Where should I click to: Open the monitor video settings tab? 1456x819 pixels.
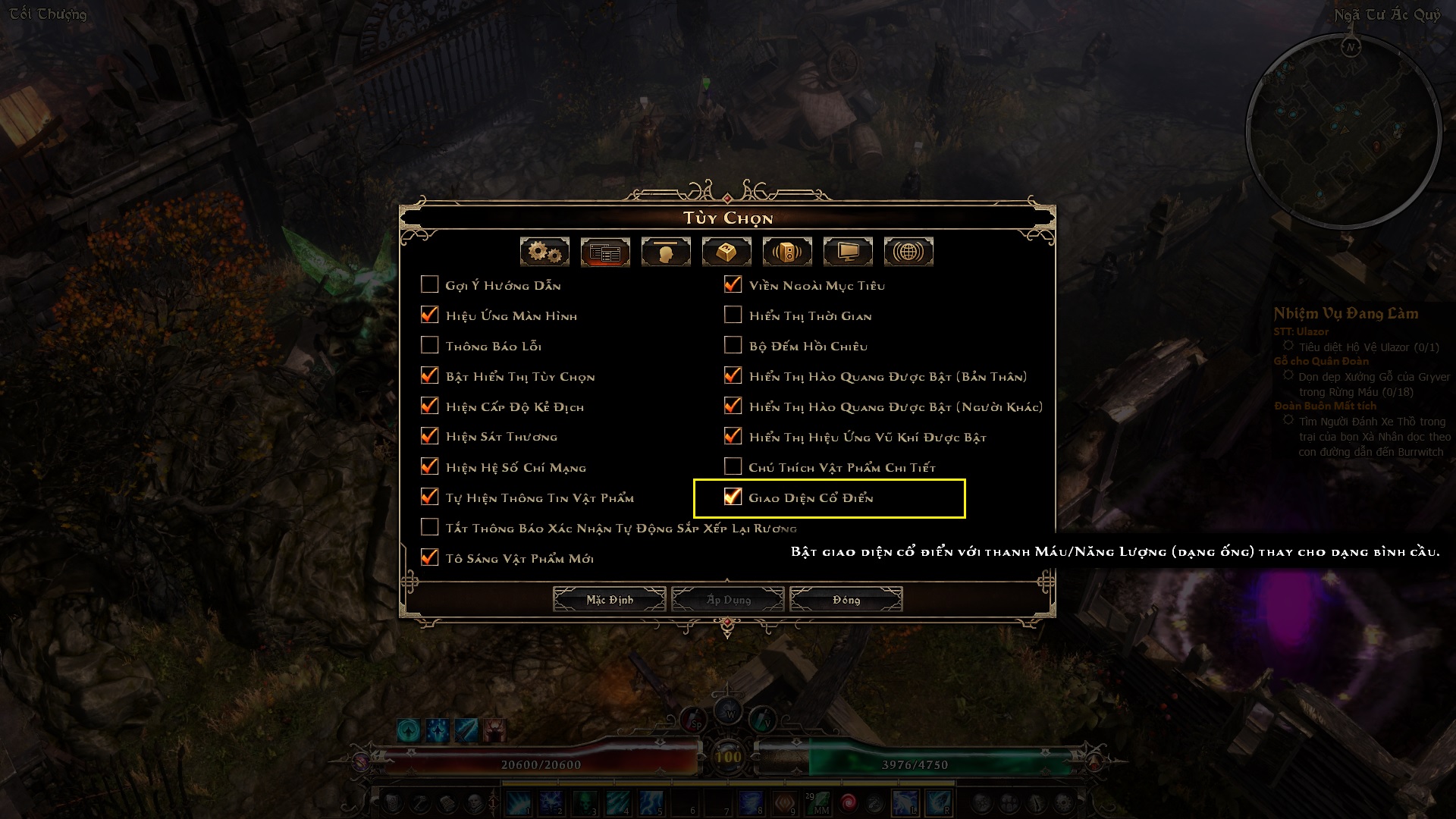(848, 252)
